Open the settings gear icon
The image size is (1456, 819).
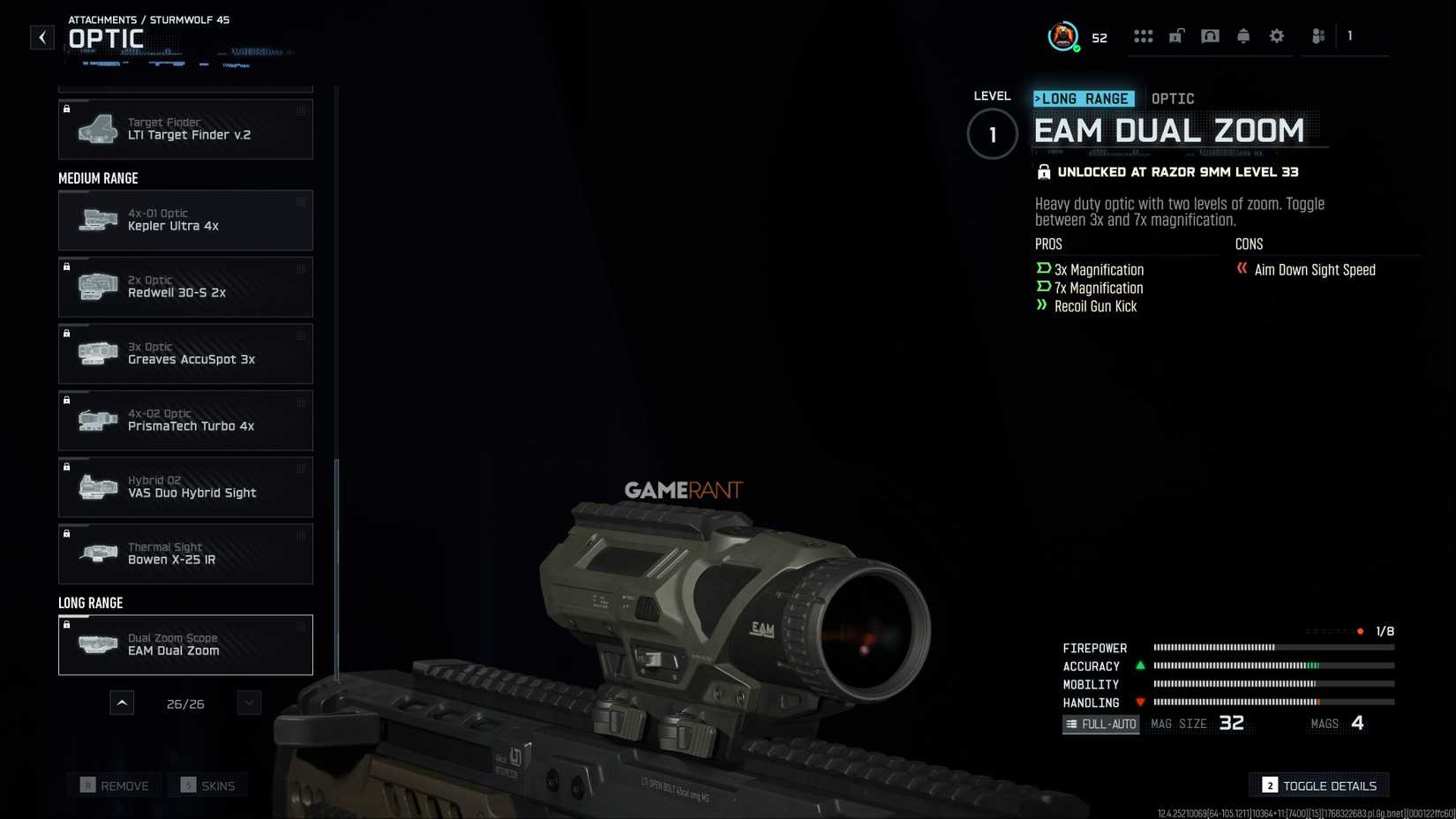click(1276, 35)
